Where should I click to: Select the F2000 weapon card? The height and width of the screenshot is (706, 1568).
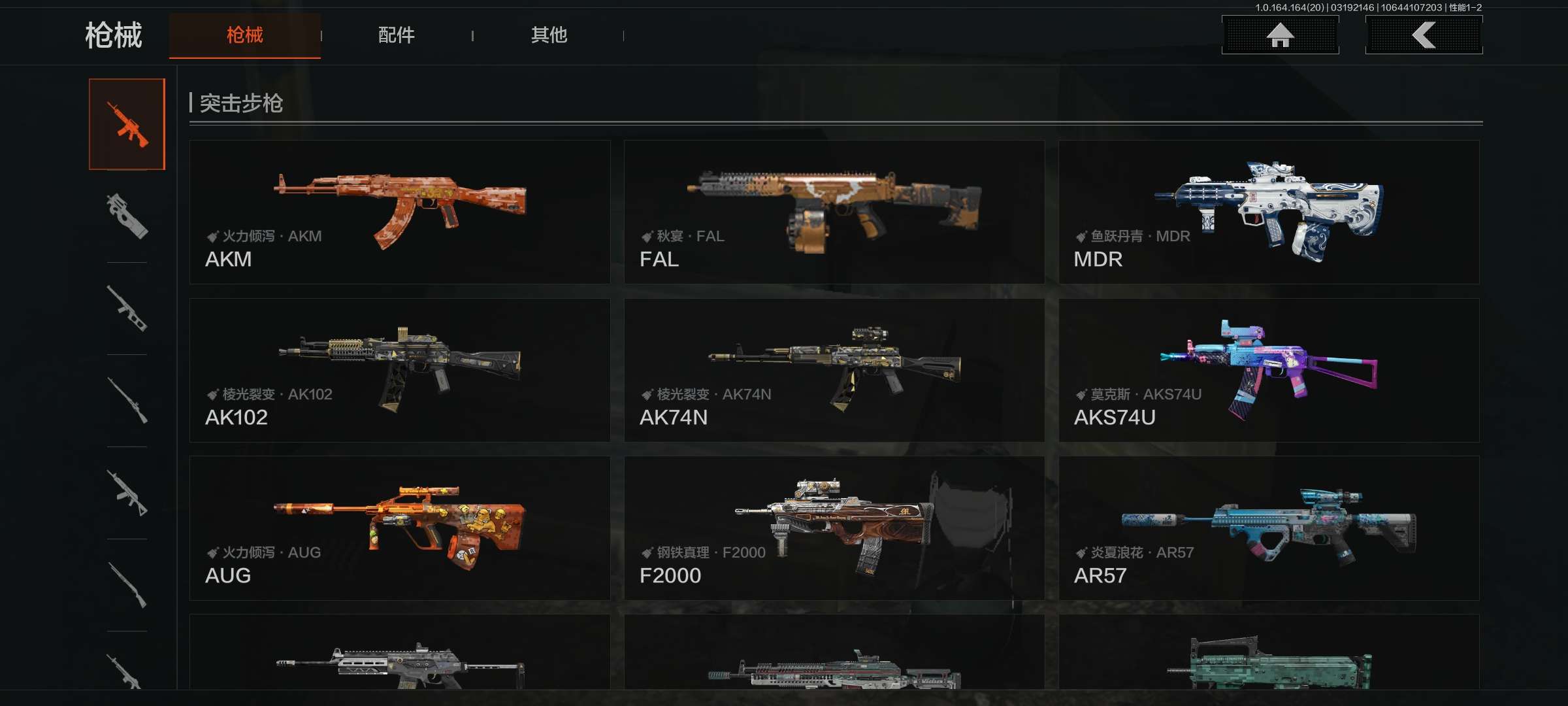tap(834, 528)
